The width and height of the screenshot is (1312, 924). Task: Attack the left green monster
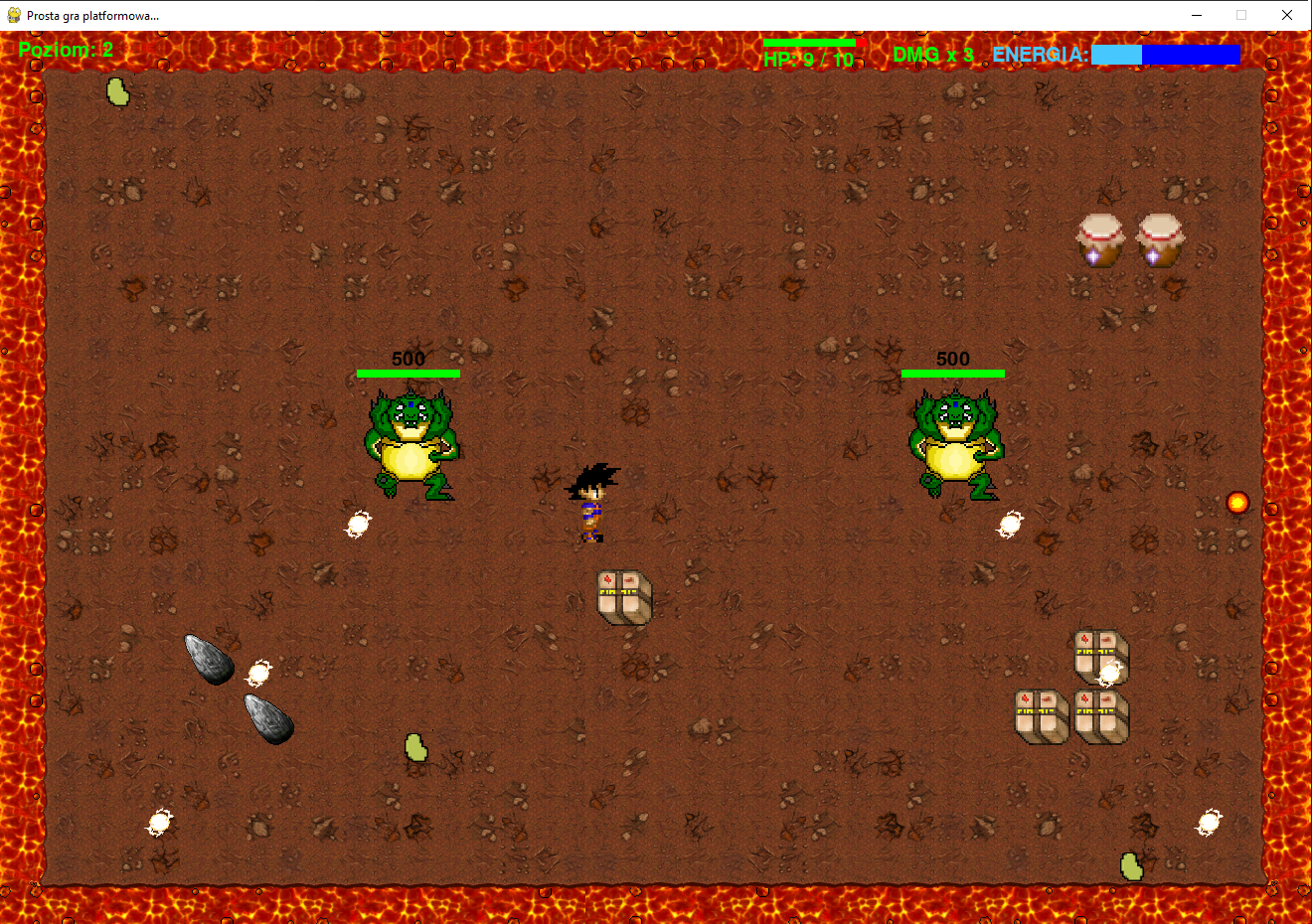pyautogui.click(x=410, y=442)
